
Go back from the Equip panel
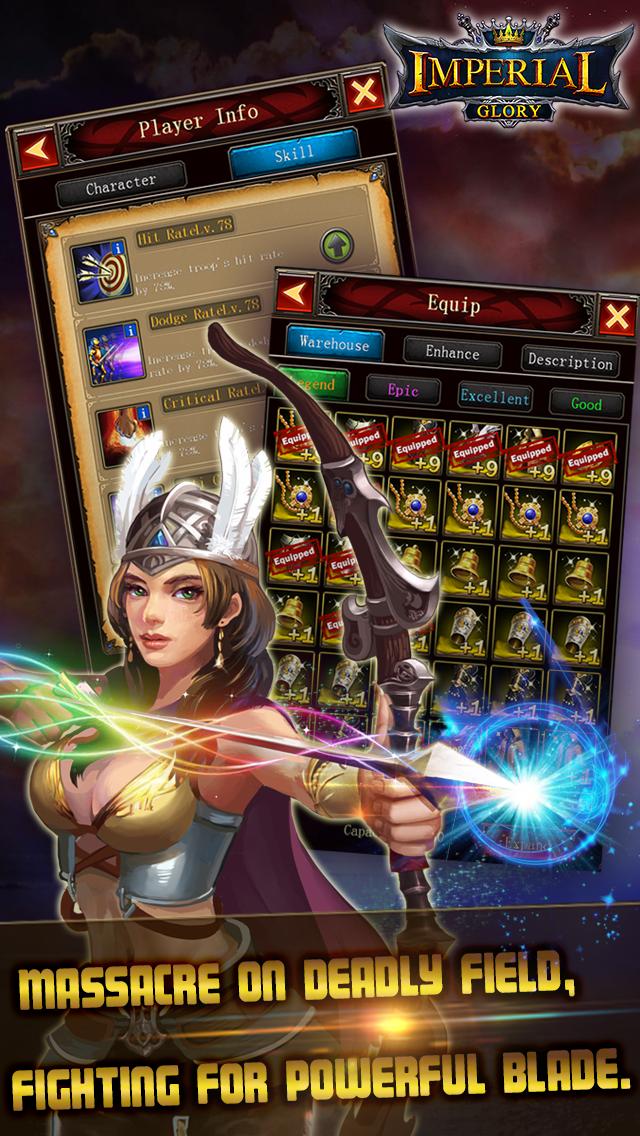point(295,296)
